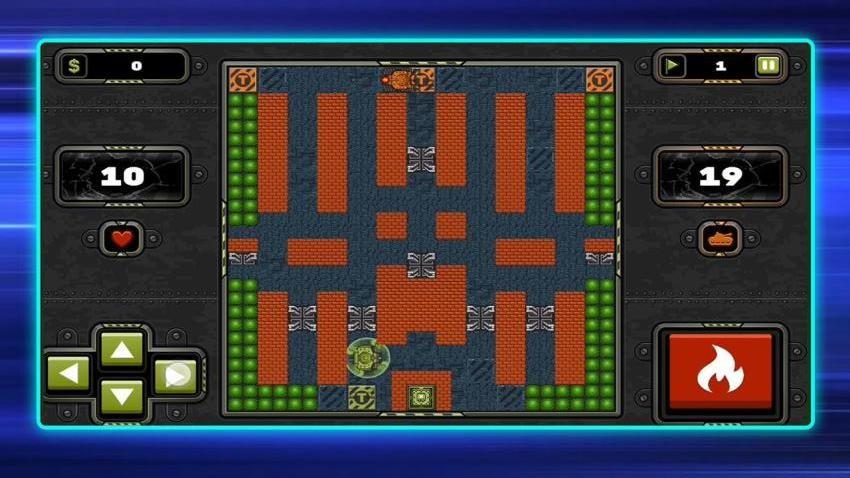Move tank with the up arrow

[x=122, y=349]
